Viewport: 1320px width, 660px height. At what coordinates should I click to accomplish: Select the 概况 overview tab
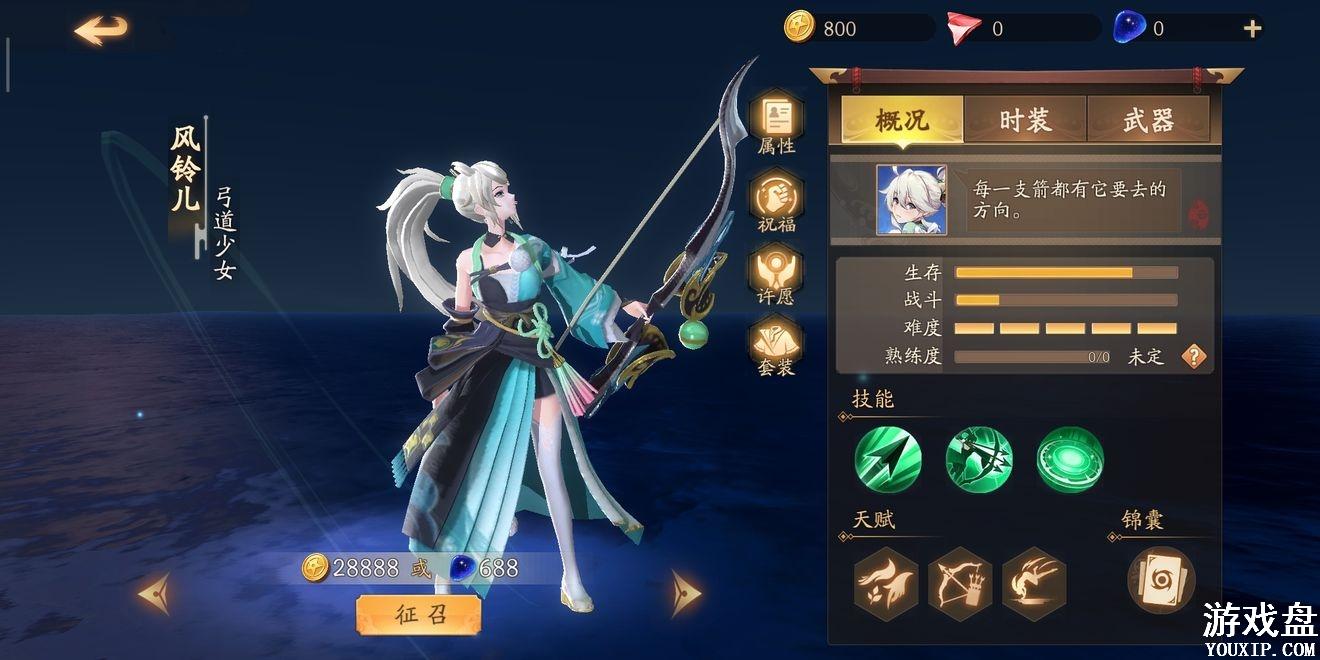[902, 121]
